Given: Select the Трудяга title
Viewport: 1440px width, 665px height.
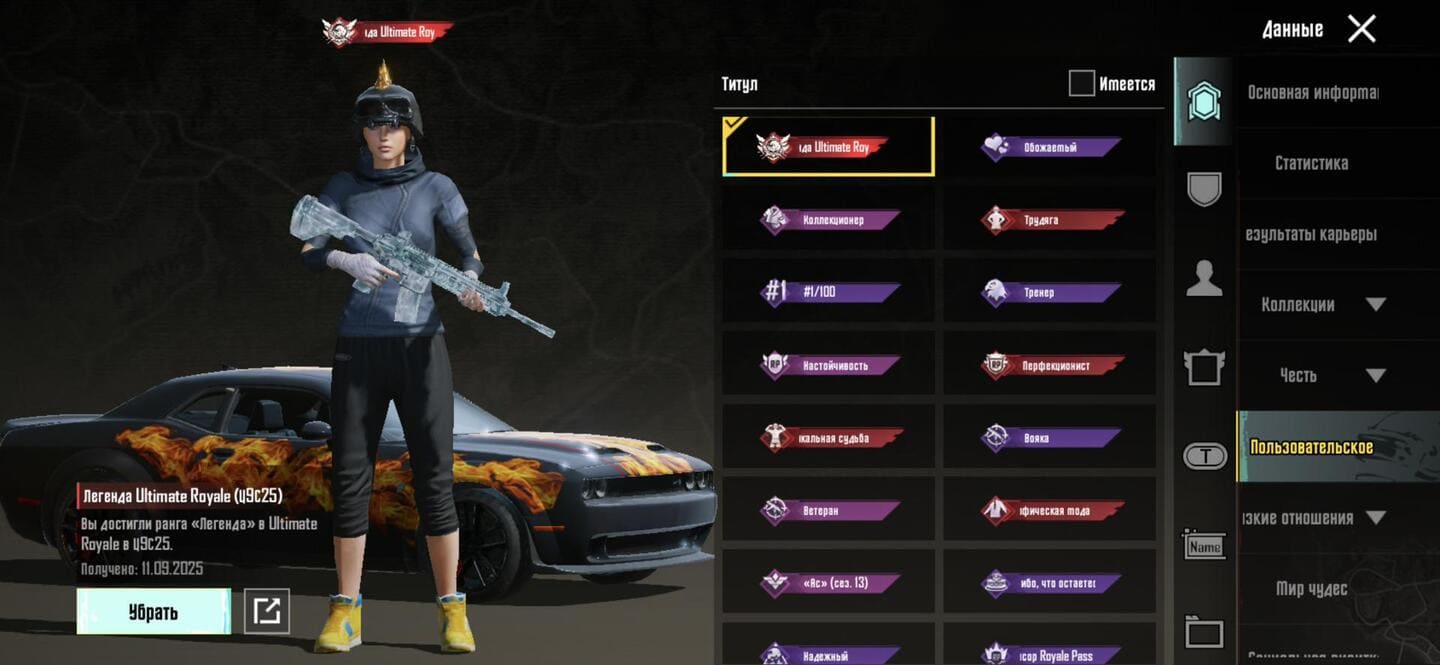Looking at the screenshot, I should click(x=1050, y=220).
